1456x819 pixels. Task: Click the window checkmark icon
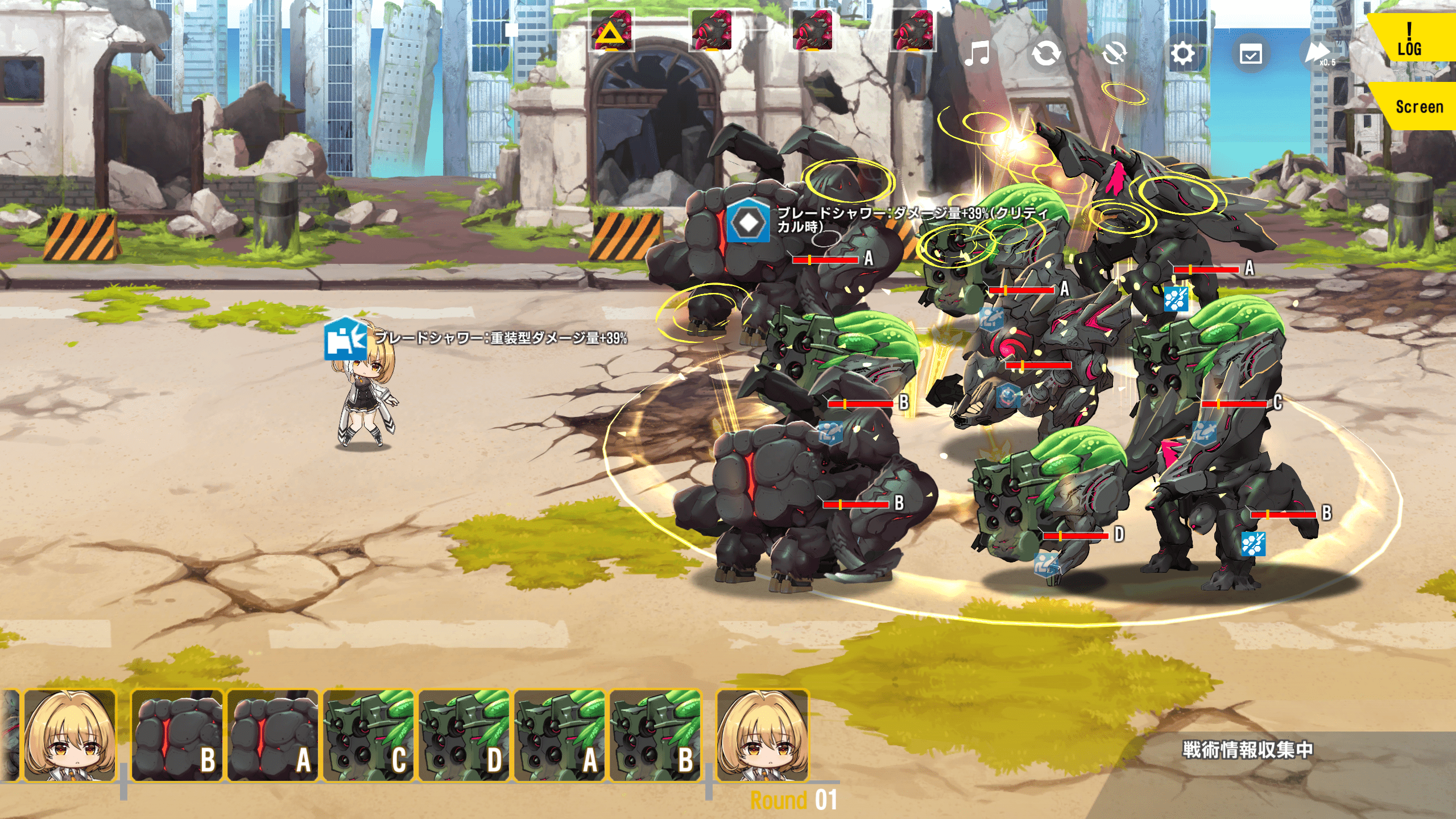click(1251, 55)
